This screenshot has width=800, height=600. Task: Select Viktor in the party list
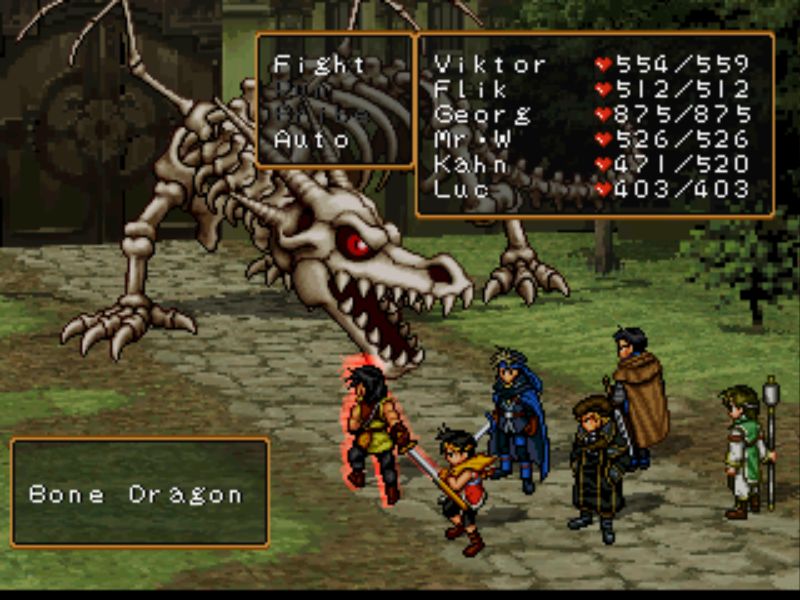[490, 64]
